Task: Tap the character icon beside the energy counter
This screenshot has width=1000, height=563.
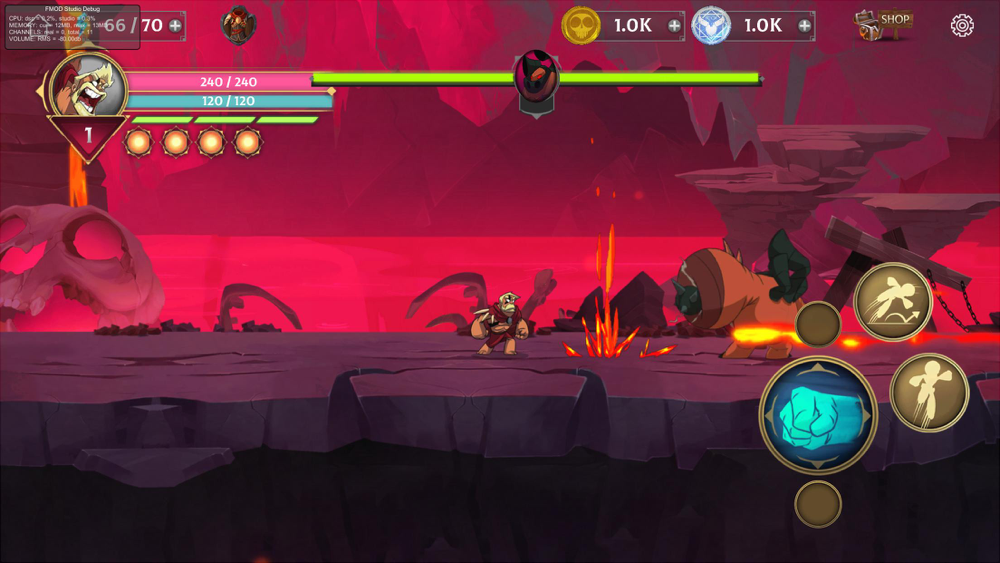Action: click(238, 24)
